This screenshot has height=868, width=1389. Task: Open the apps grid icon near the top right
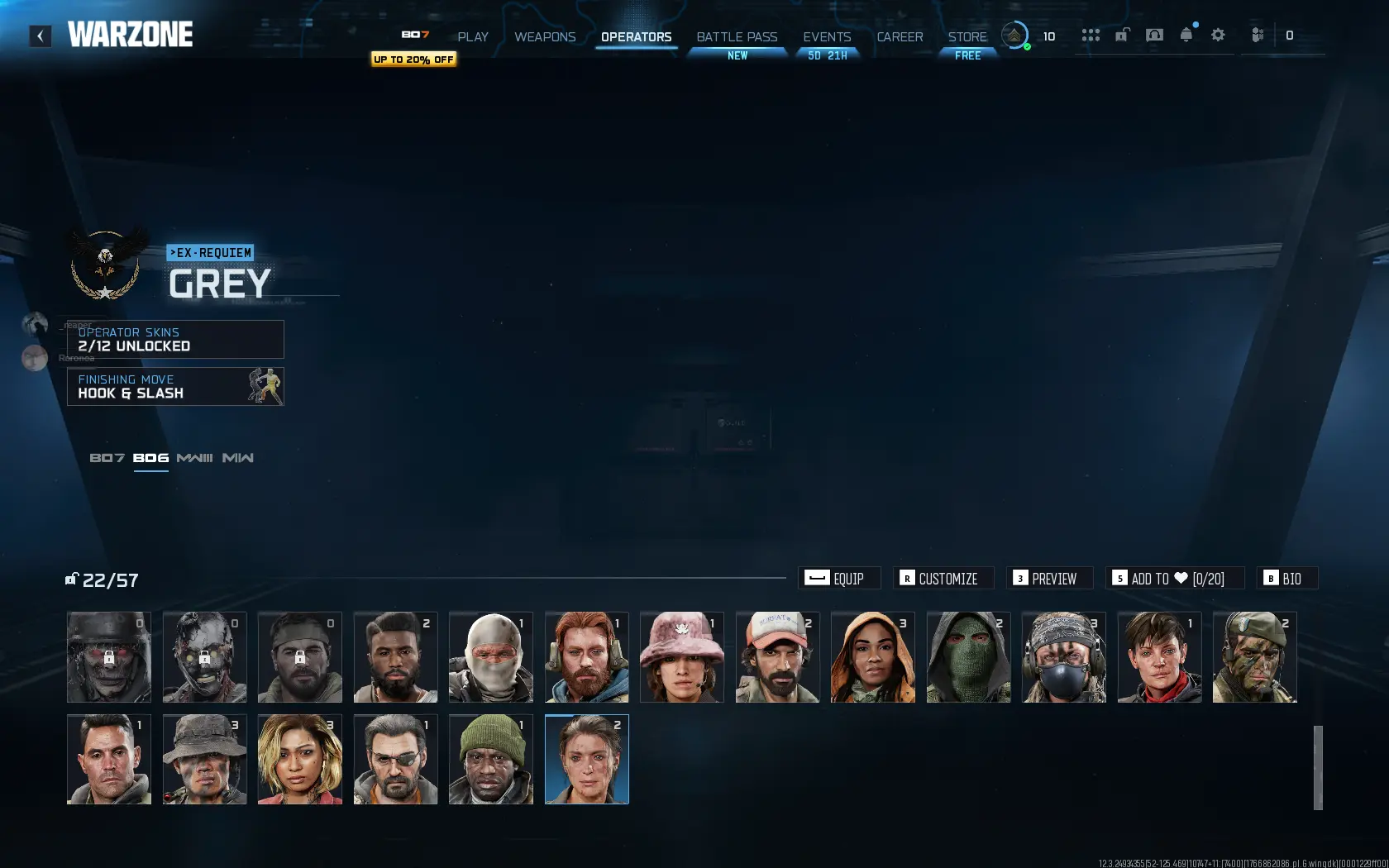point(1091,35)
